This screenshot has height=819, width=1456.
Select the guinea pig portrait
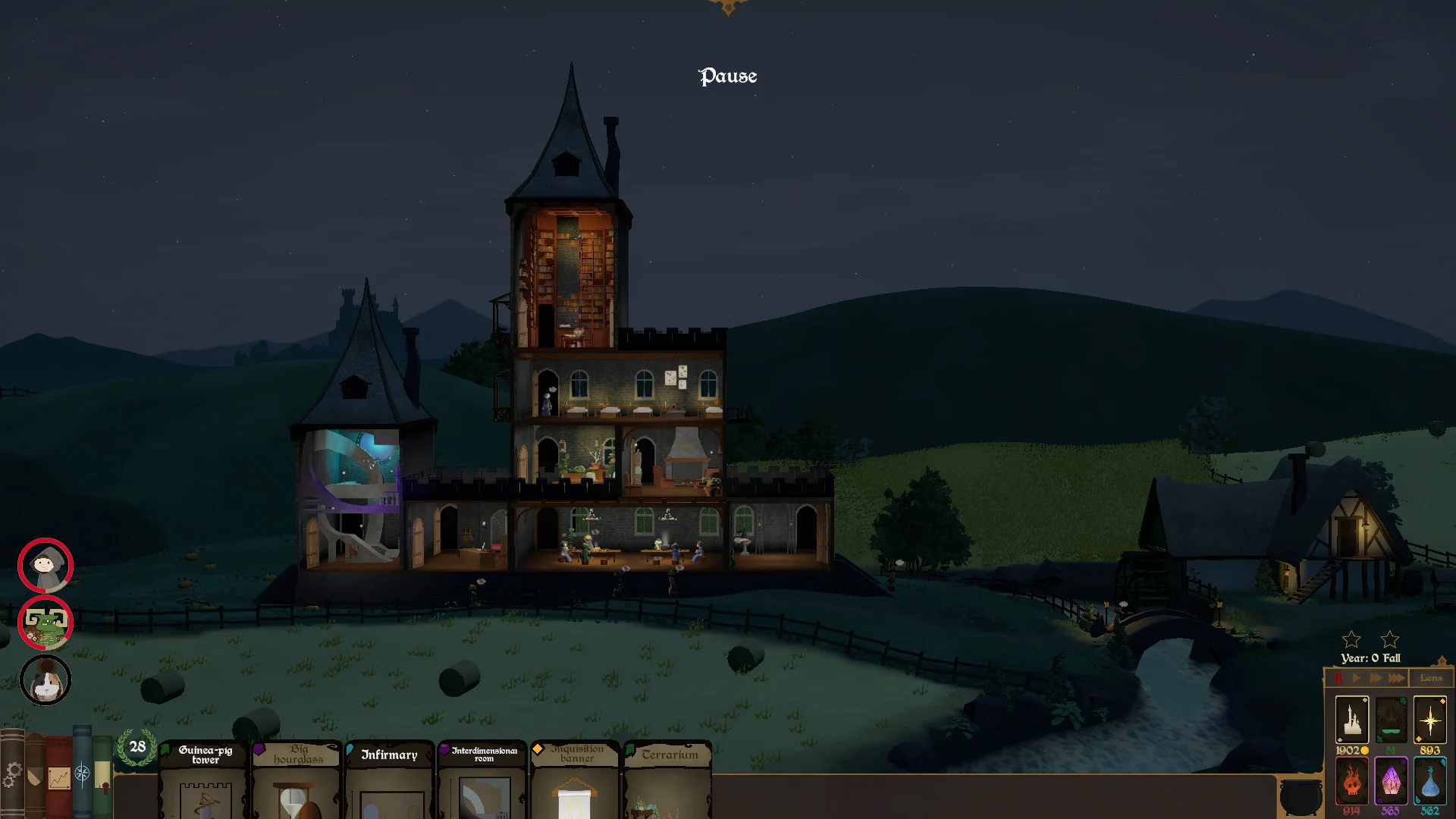click(45, 680)
